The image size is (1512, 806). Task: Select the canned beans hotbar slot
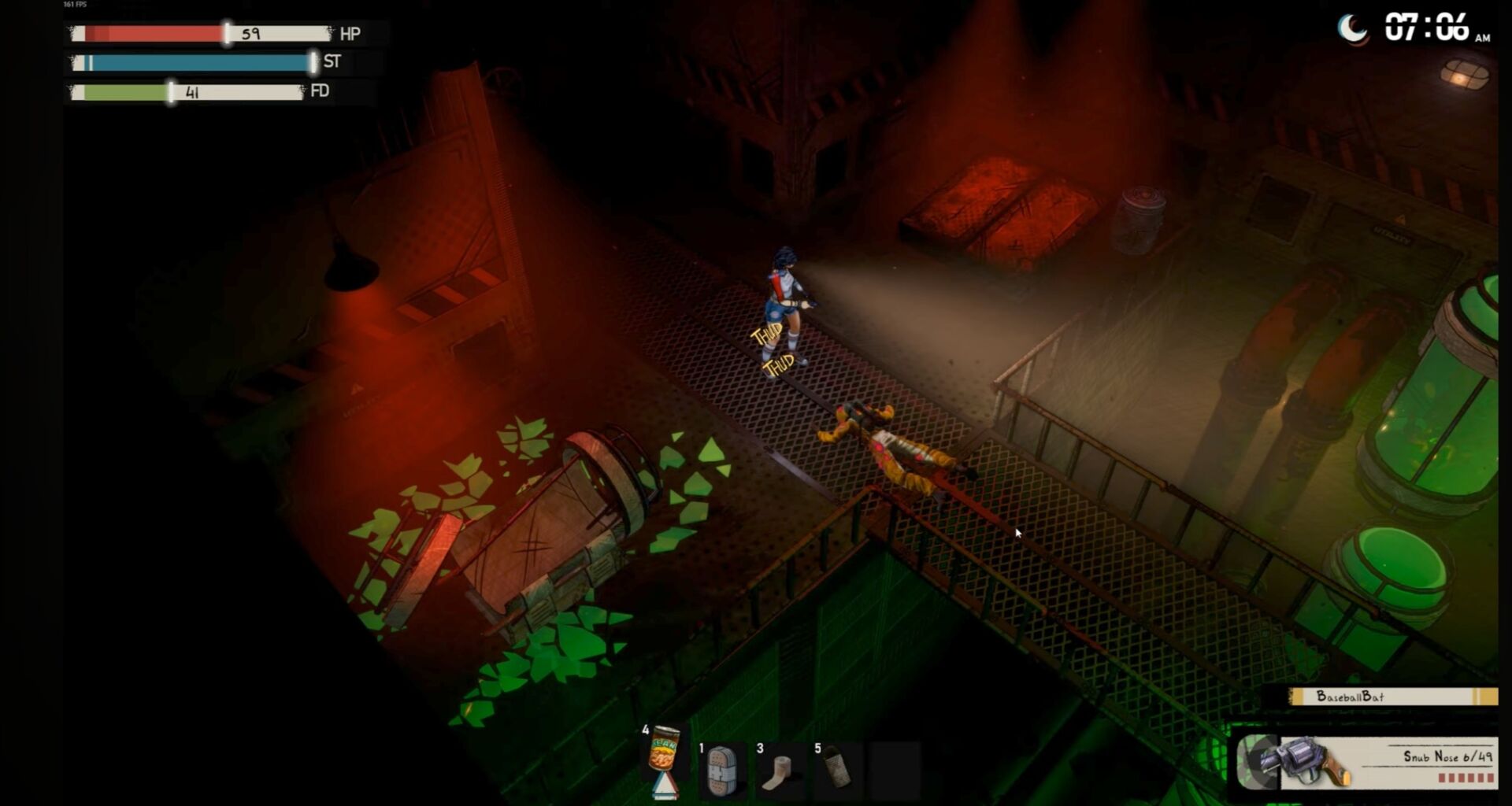[664, 755]
